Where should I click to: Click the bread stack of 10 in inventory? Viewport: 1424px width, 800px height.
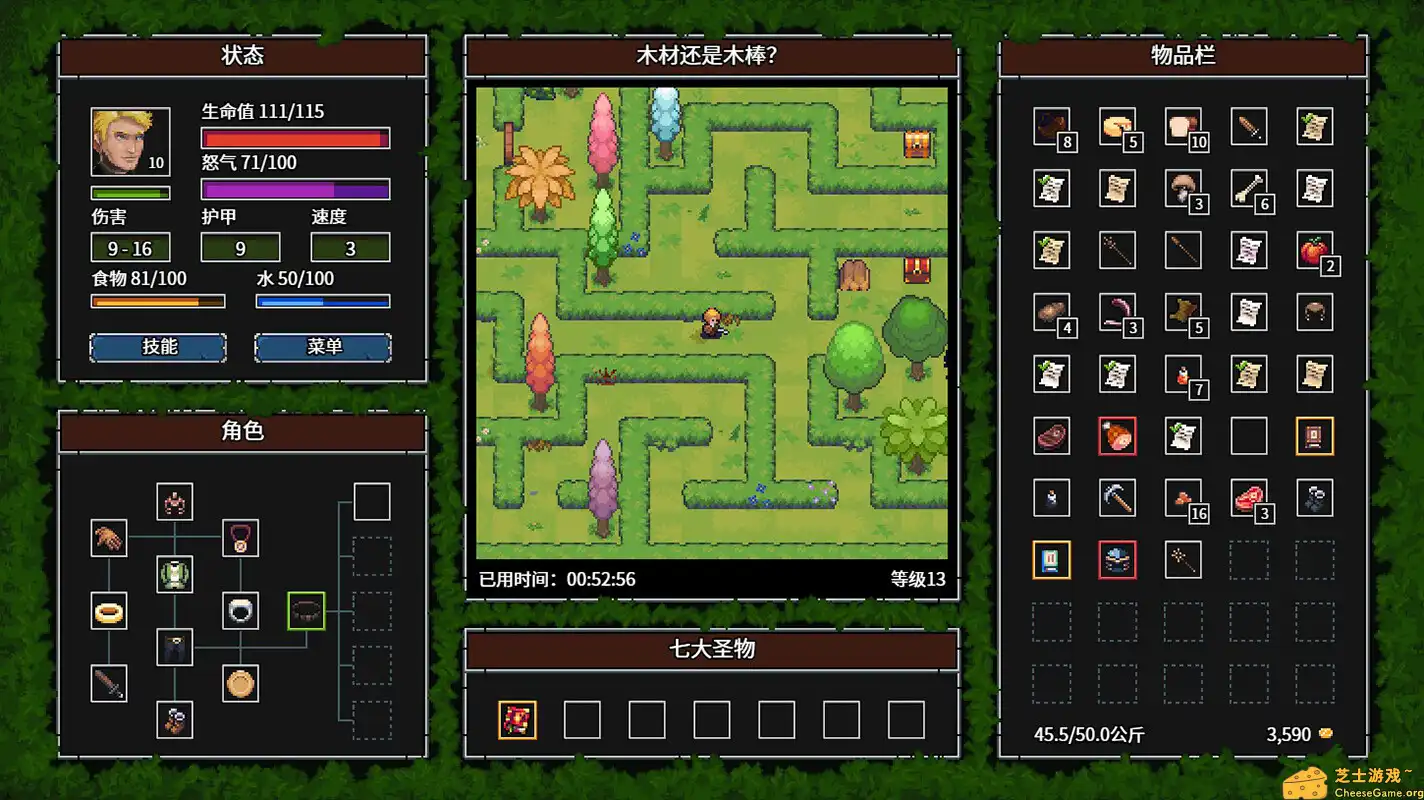(1183, 125)
